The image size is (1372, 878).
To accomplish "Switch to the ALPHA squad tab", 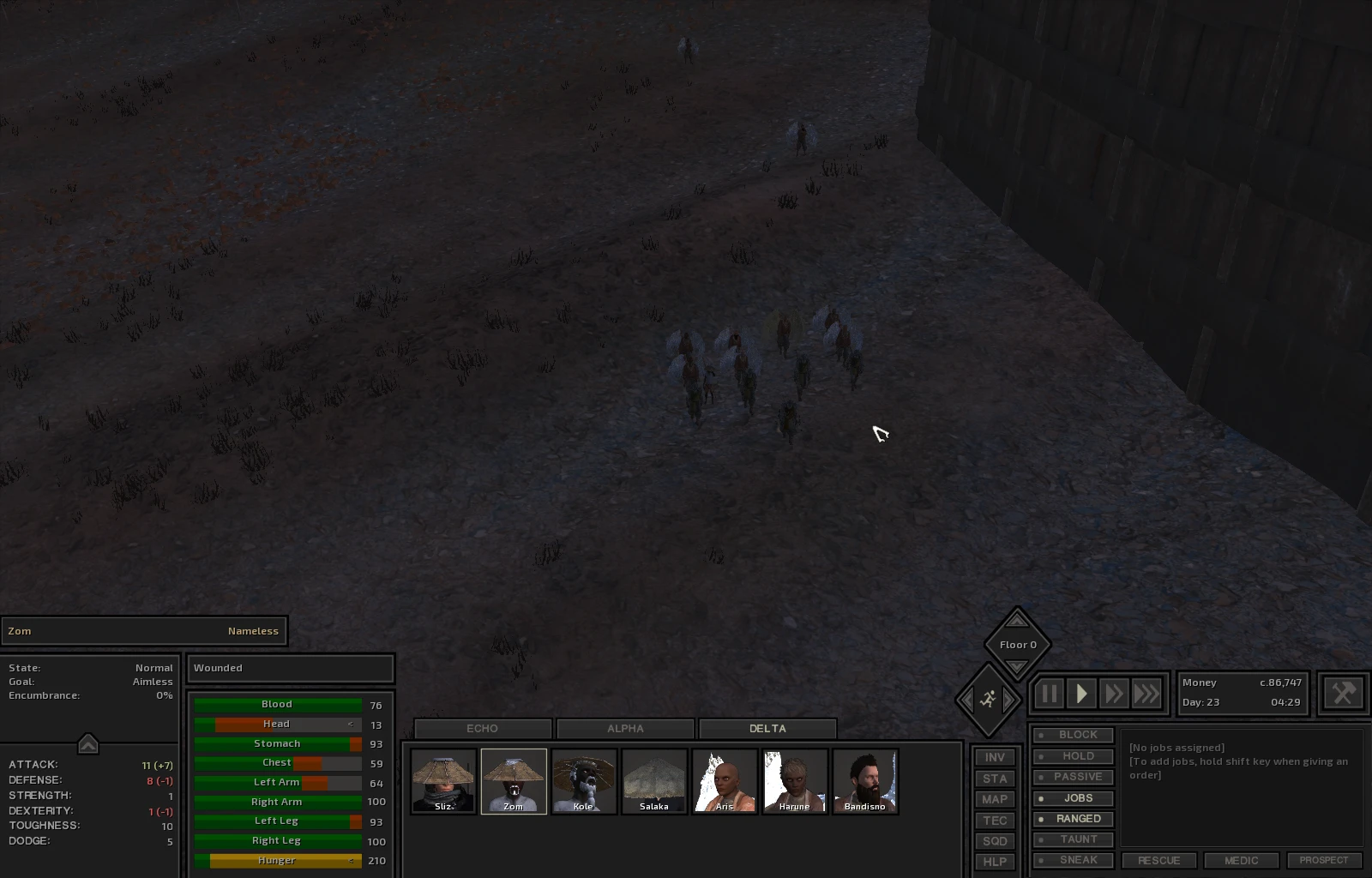I will pyautogui.click(x=625, y=729).
